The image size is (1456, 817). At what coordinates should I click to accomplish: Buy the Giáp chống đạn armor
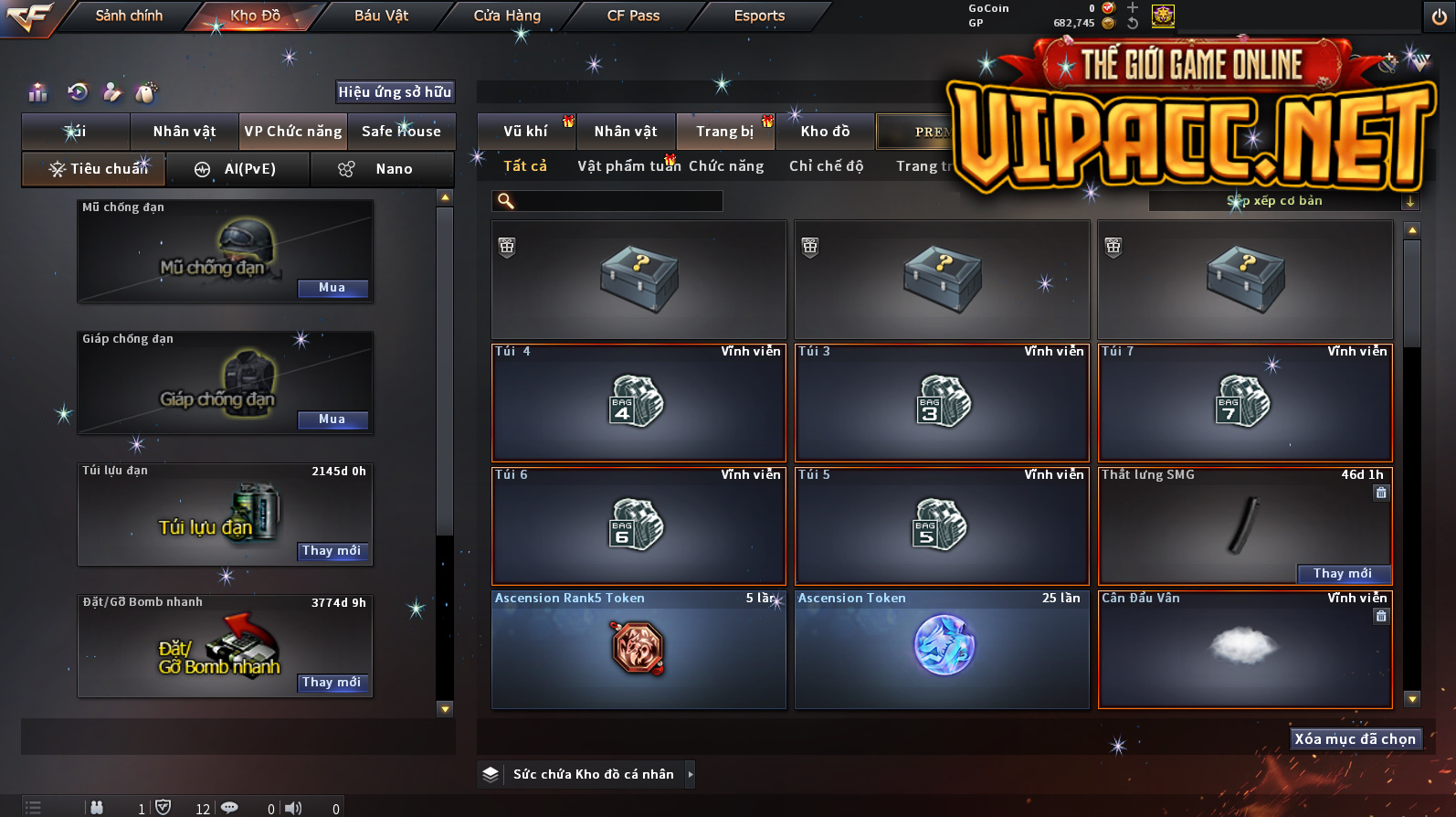coord(332,419)
